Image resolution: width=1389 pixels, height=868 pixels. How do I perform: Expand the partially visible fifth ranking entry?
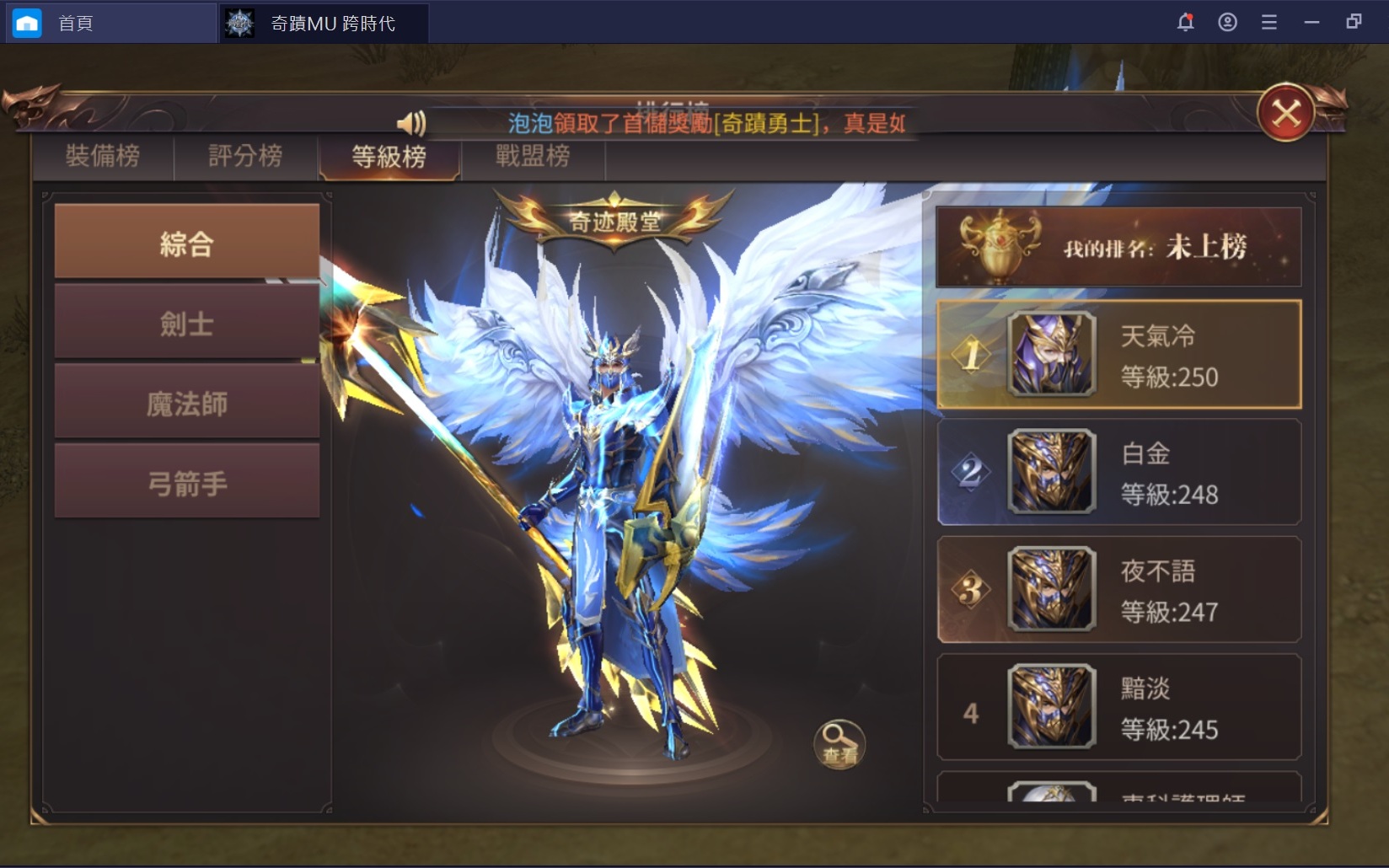[1117, 796]
